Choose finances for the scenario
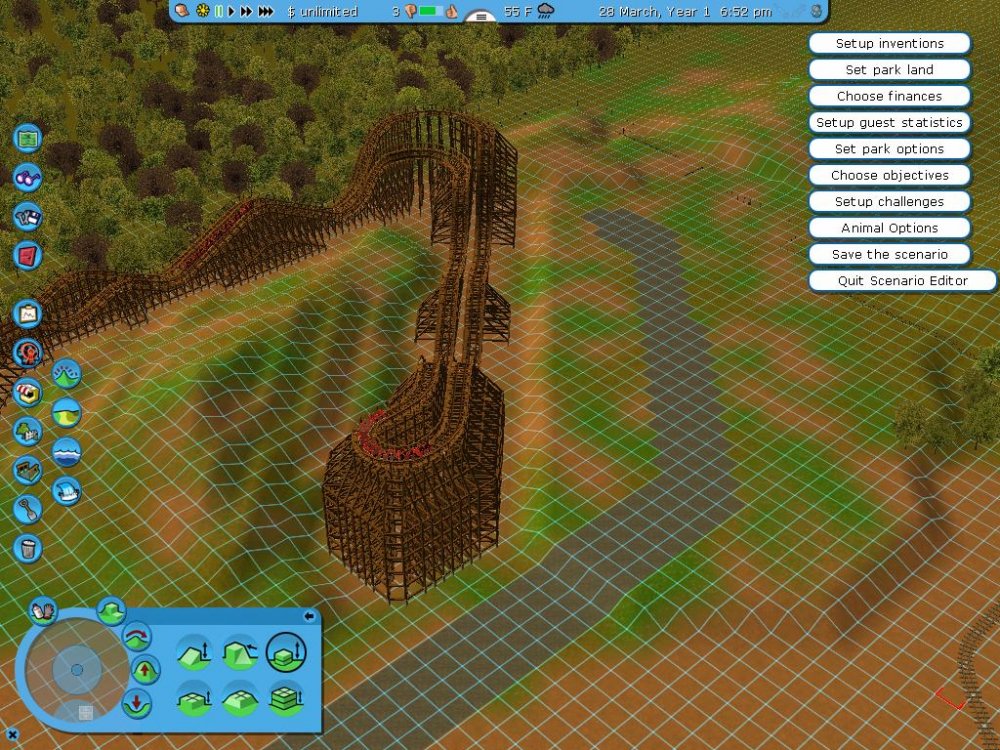The image size is (1000, 750). pyautogui.click(x=889, y=96)
